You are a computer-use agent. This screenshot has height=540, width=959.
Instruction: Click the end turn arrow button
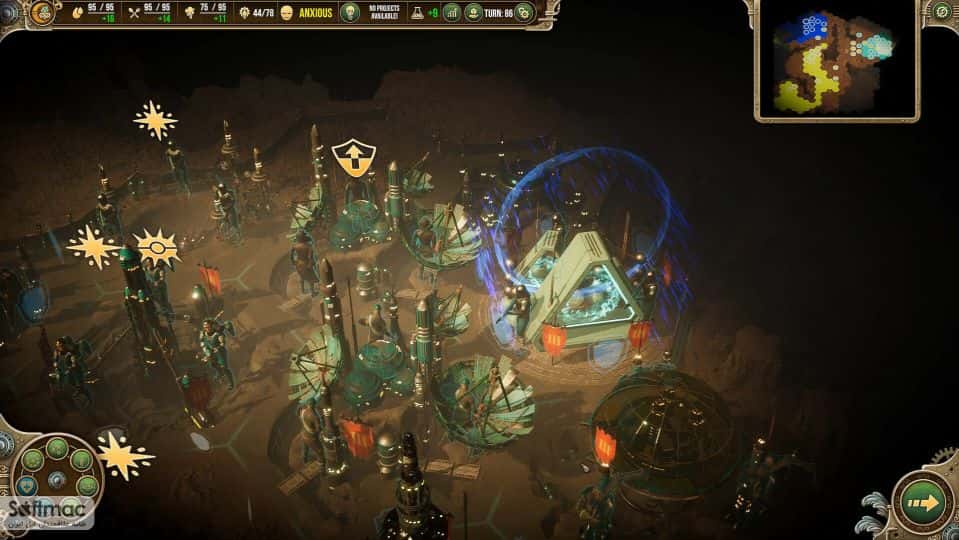pyautogui.click(x=922, y=502)
